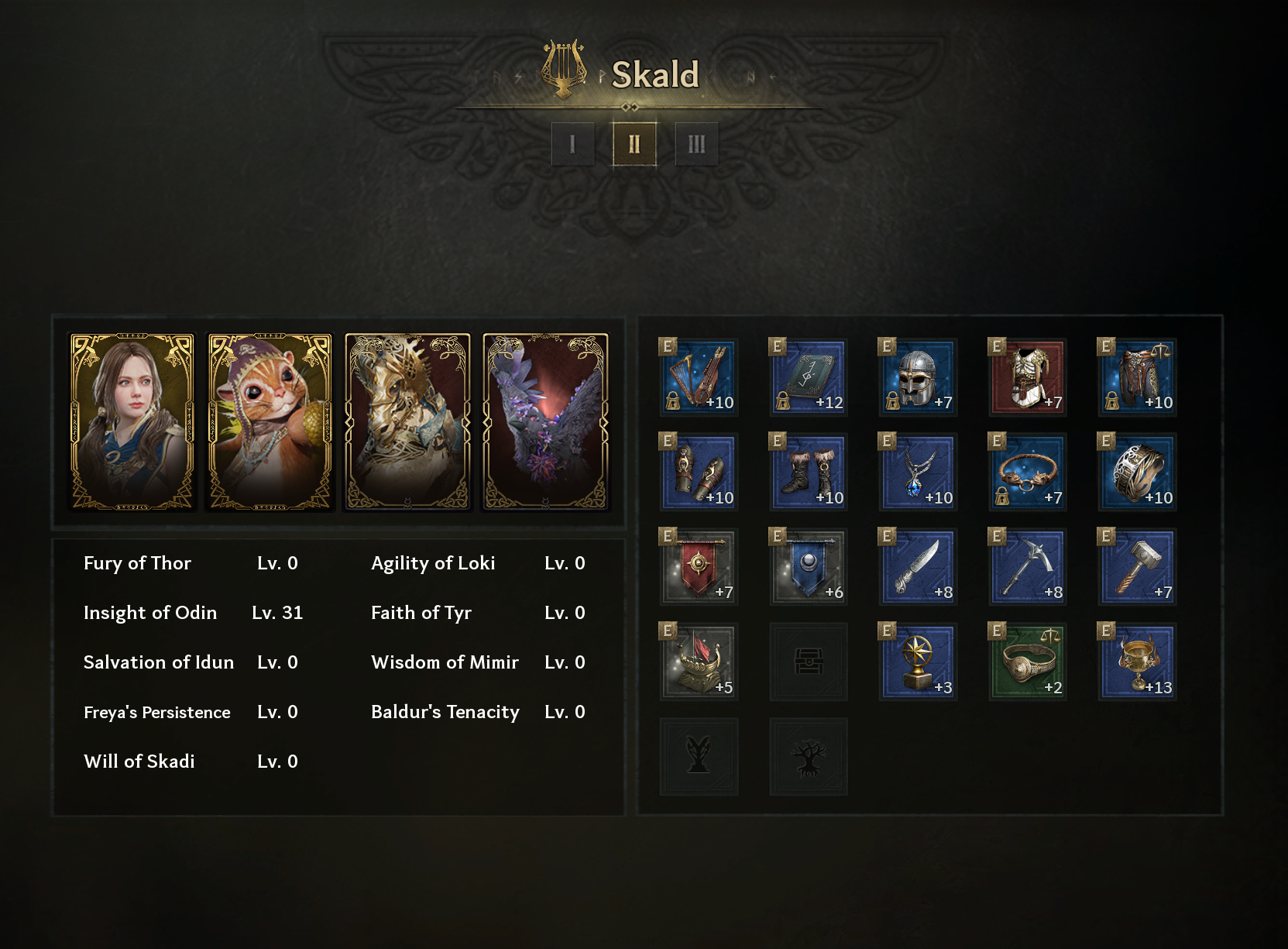Screen dimensions: 1288x949
Task: Select the rune book +12 slot
Action: pos(809,377)
